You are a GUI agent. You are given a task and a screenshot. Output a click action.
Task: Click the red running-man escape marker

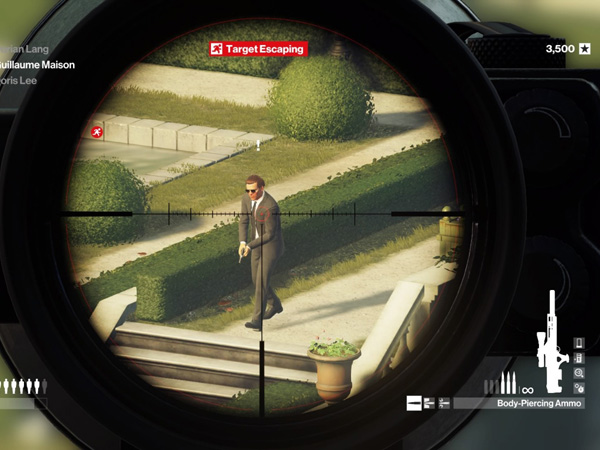[x=96, y=132]
